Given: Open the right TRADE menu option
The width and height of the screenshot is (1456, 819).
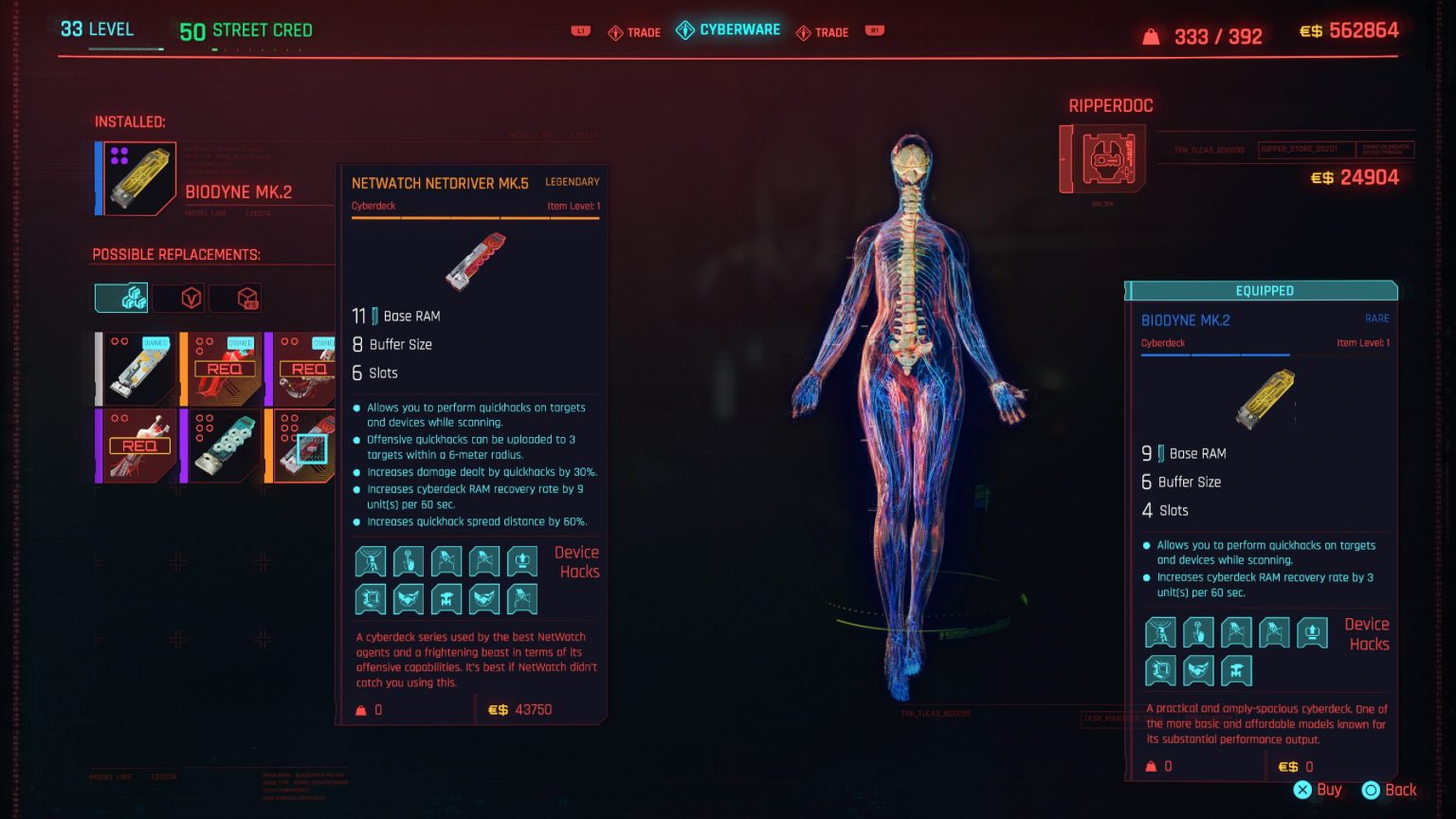Looking at the screenshot, I should 823,31.
